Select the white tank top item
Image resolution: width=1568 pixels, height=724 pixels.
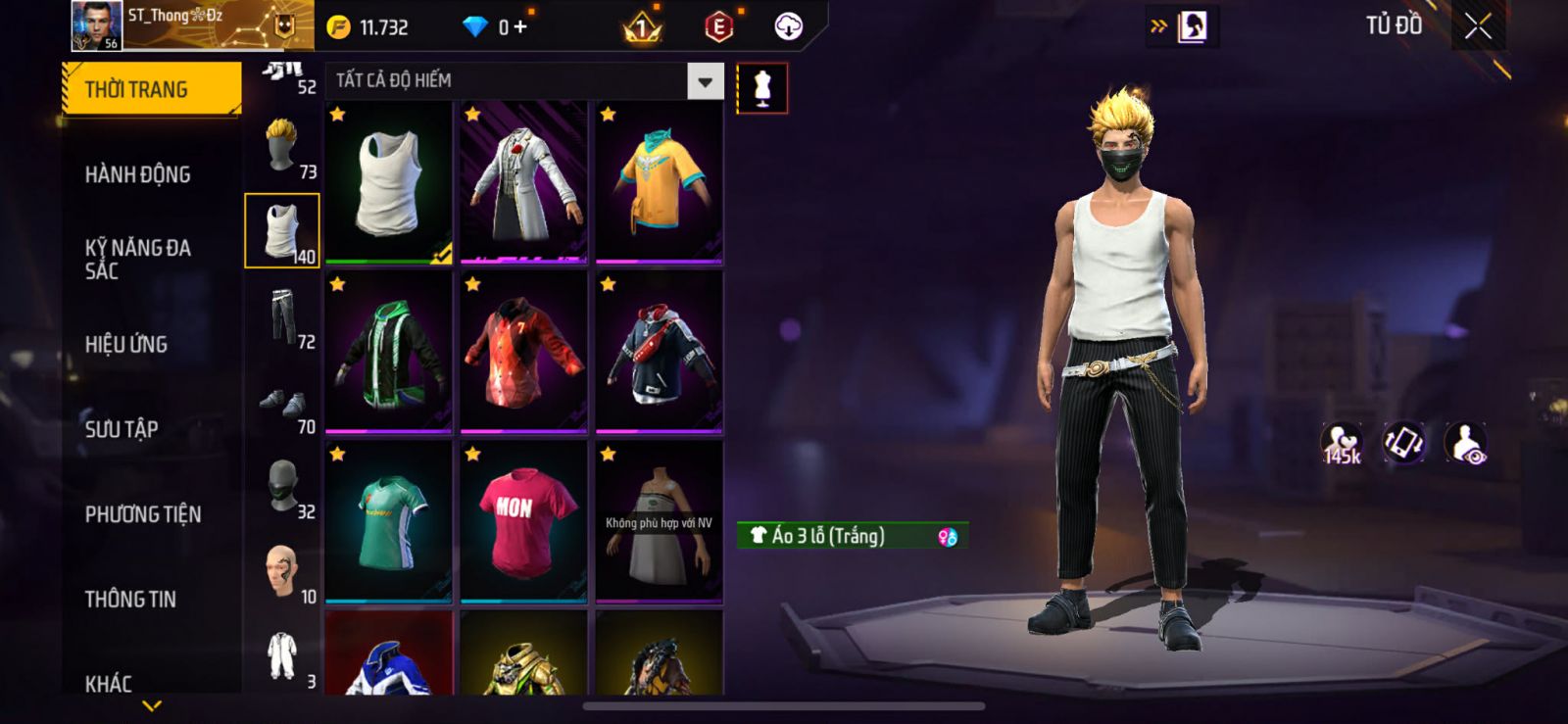[389, 182]
